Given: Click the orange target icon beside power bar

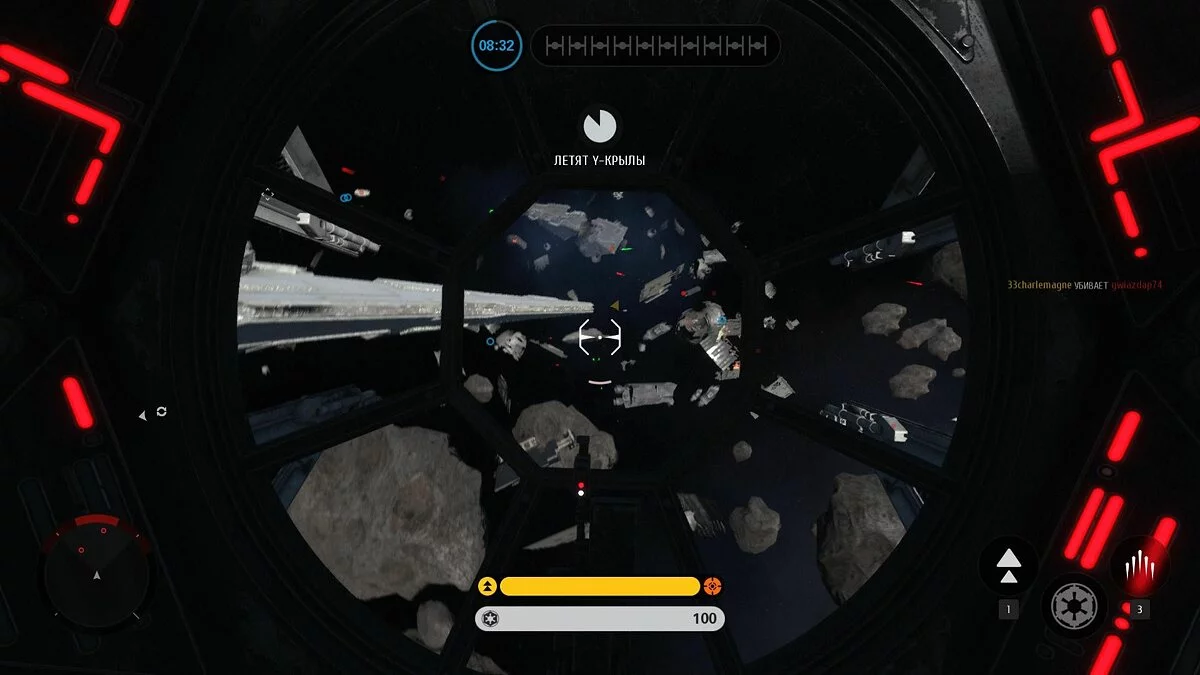Looking at the screenshot, I should [712, 586].
